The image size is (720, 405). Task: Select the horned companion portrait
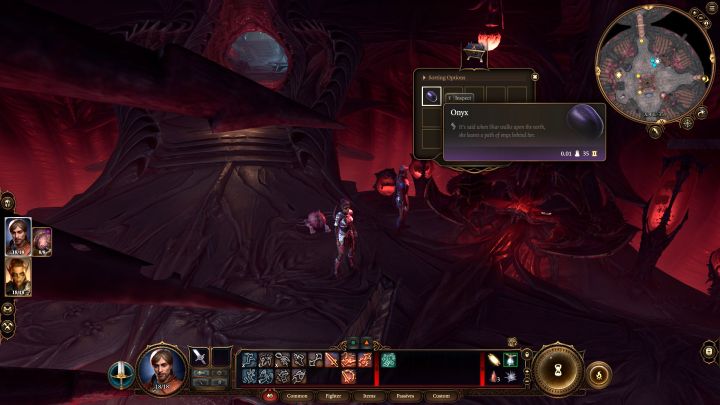pyautogui.click(x=18, y=275)
